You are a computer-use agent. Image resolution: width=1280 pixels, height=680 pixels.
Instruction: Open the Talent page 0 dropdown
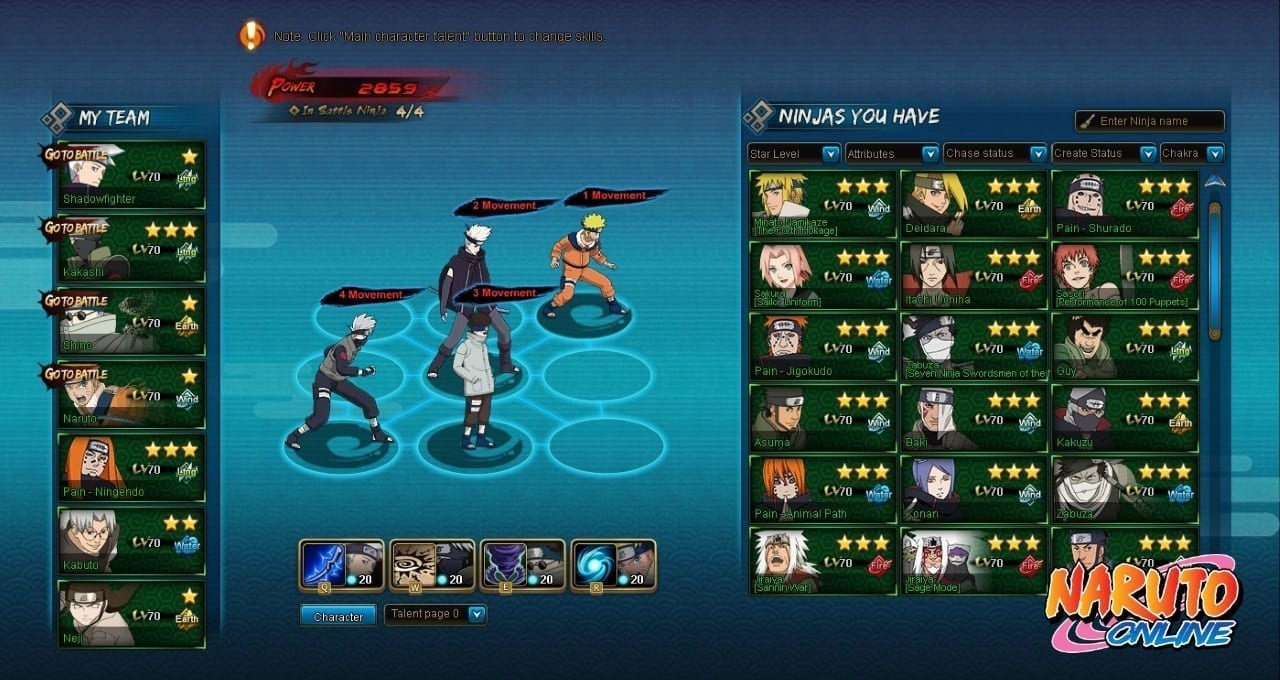click(x=436, y=614)
